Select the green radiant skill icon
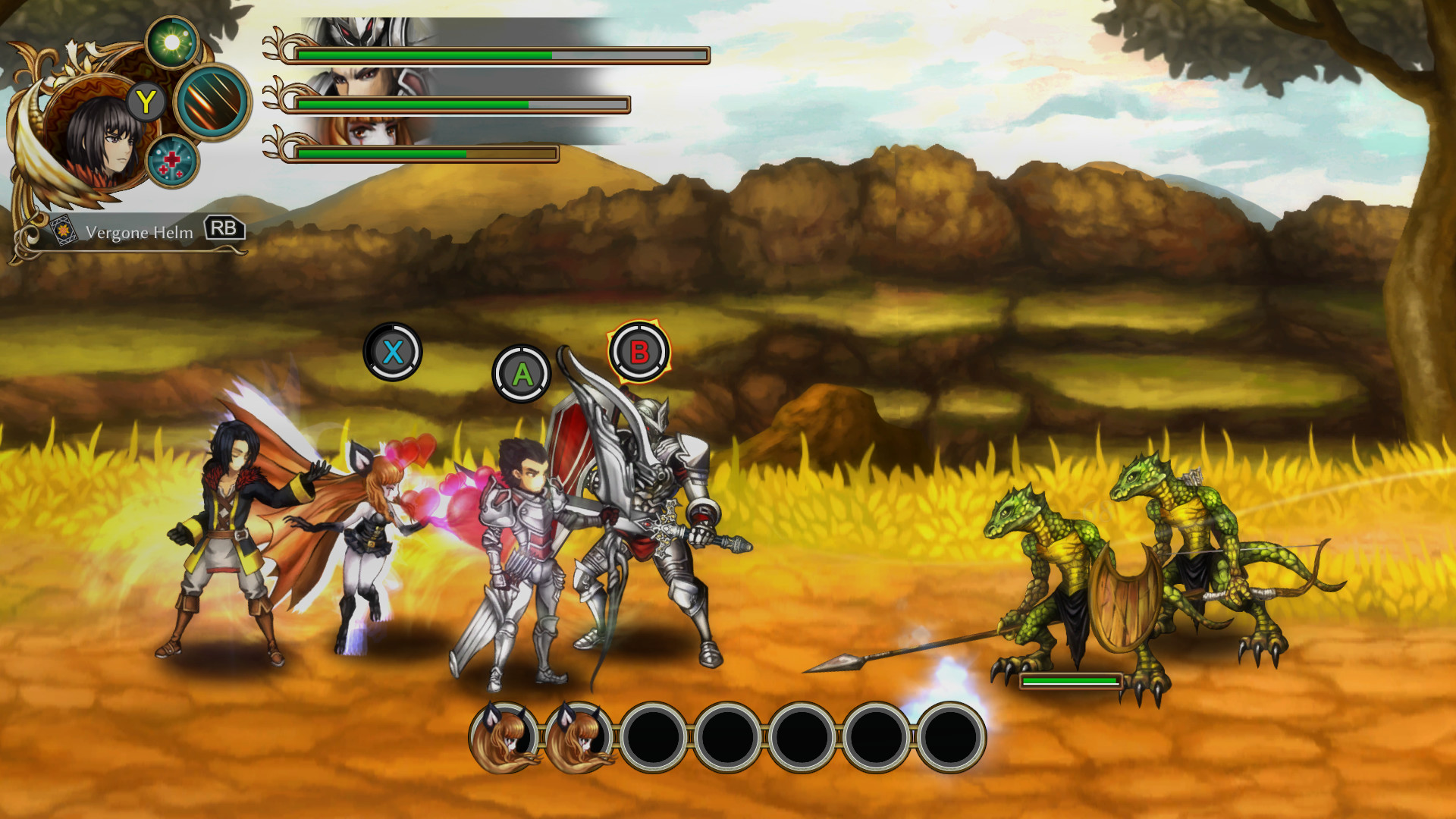 tap(173, 39)
